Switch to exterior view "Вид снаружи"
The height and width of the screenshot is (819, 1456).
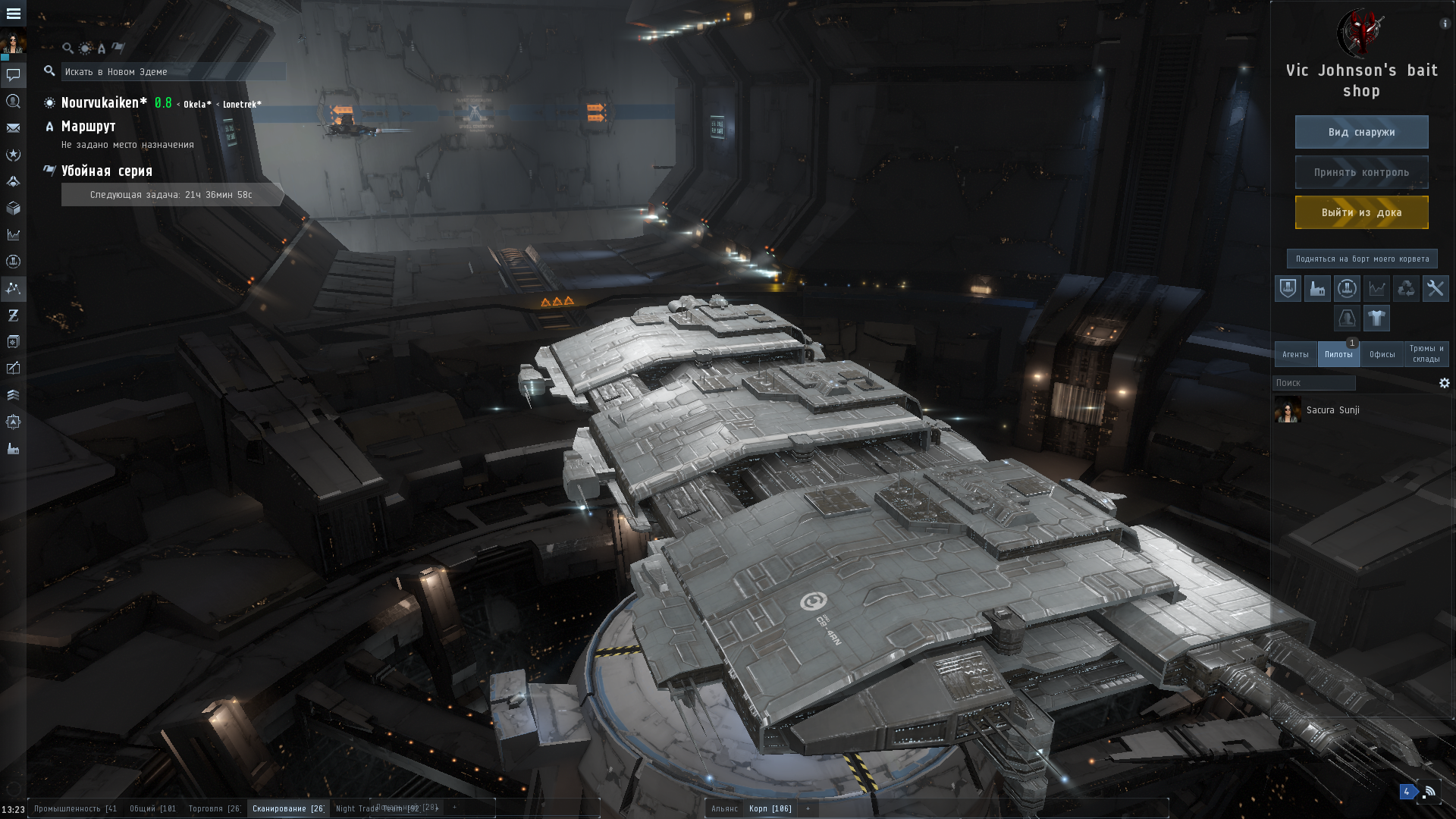click(x=1361, y=132)
